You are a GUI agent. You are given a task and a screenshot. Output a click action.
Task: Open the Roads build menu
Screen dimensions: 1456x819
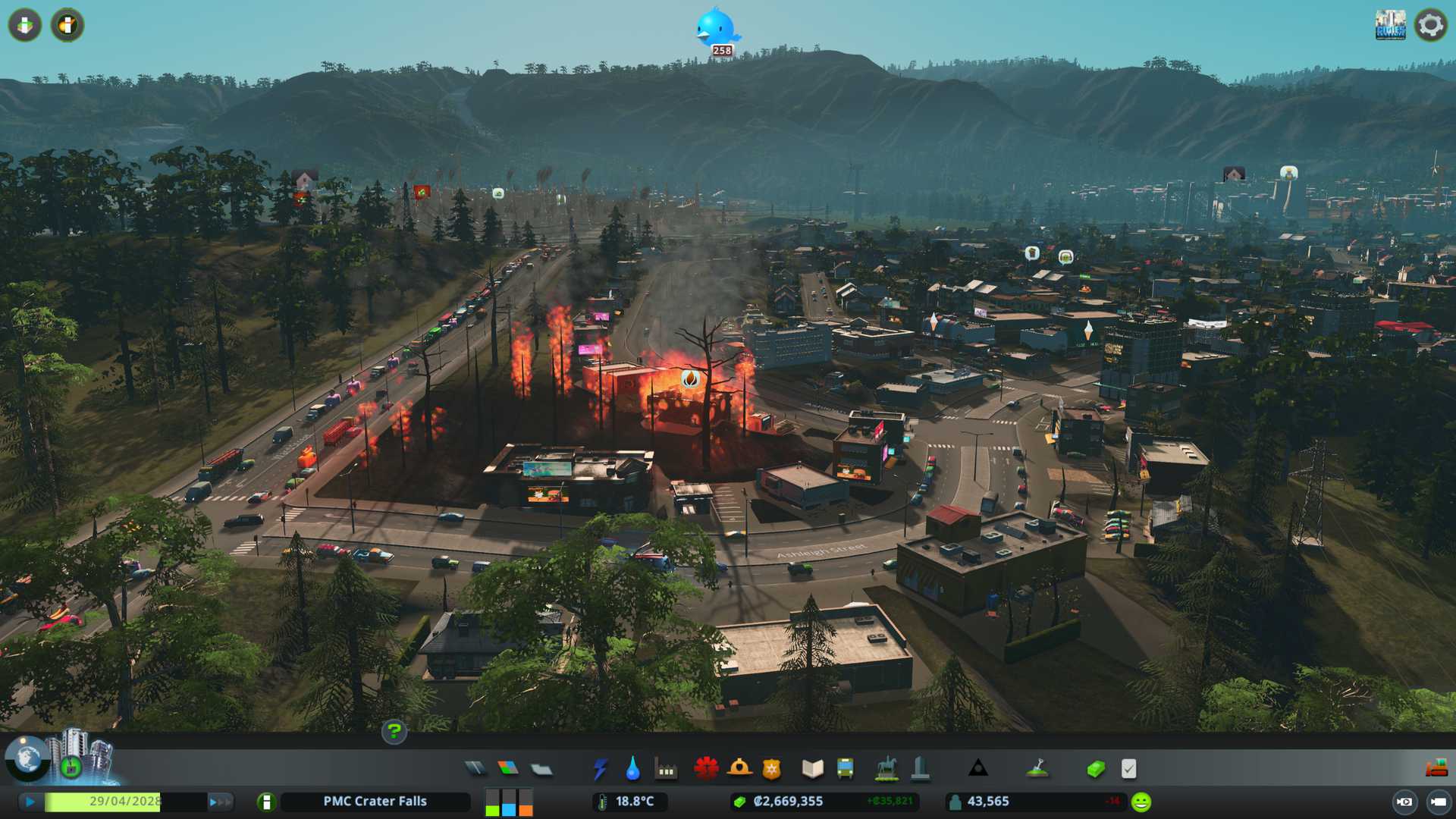point(475,769)
